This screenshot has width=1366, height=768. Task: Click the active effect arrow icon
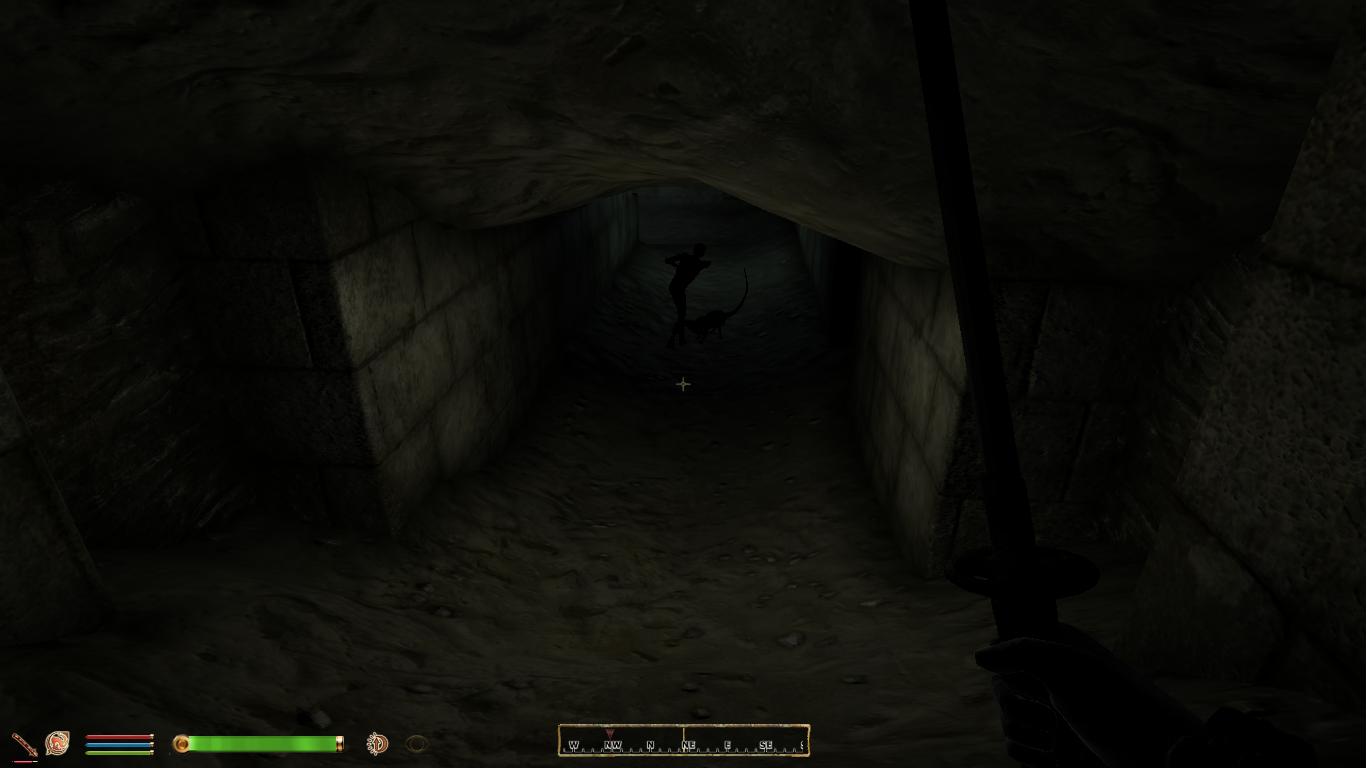coord(377,743)
